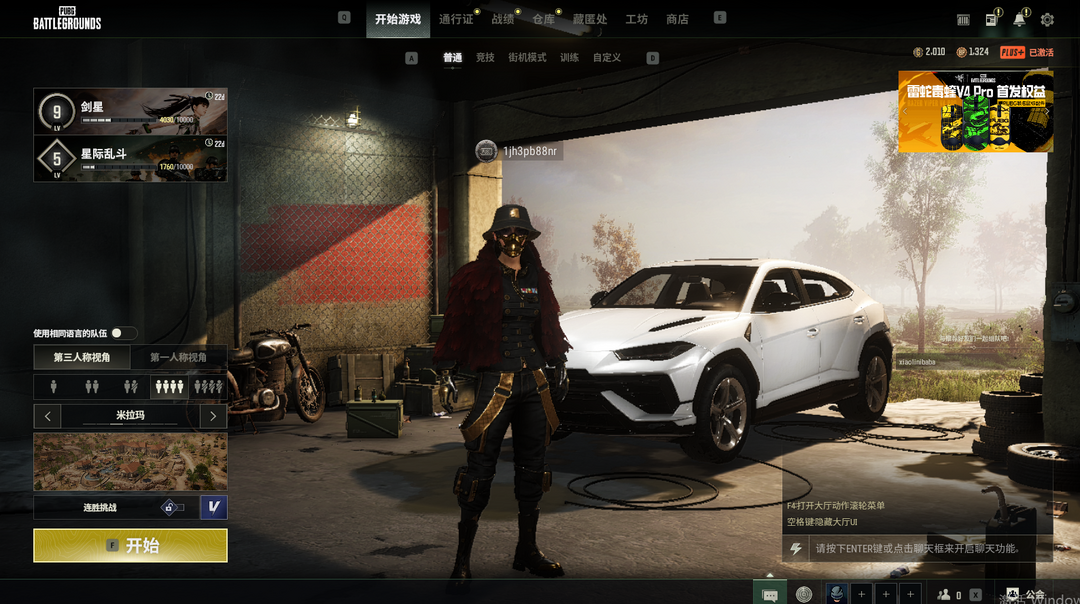Choose the 街机模式 arcade mode

pyautogui.click(x=527, y=58)
